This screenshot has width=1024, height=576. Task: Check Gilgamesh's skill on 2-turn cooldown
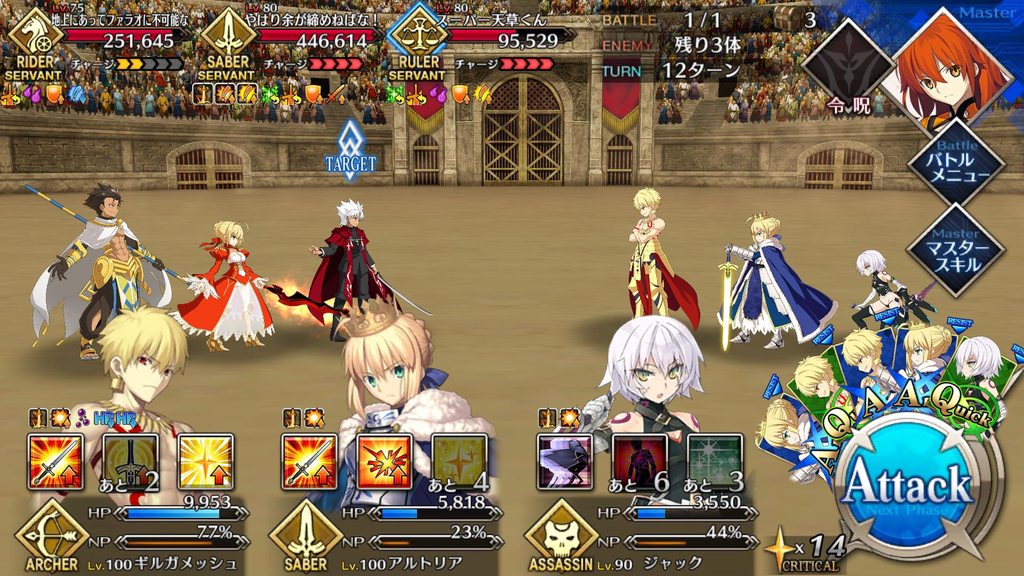click(x=129, y=461)
